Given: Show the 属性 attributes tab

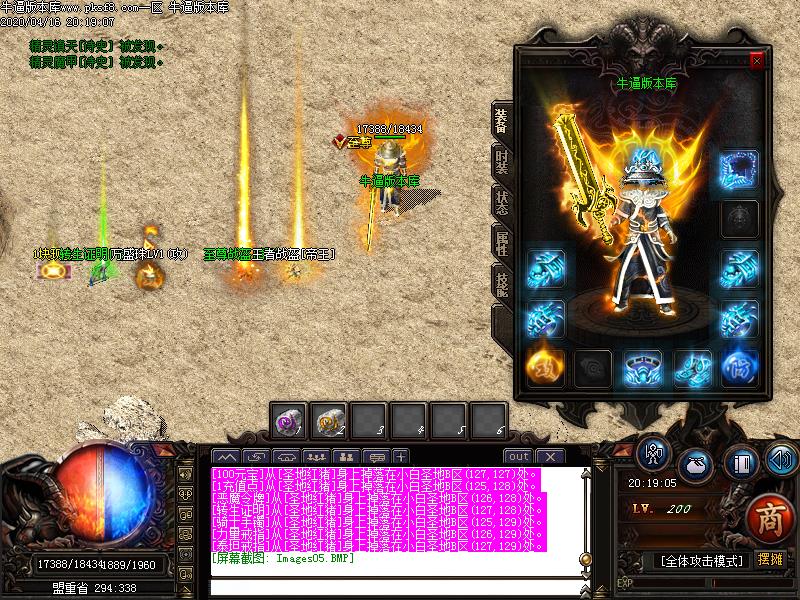Looking at the screenshot, I should point(501,241).
